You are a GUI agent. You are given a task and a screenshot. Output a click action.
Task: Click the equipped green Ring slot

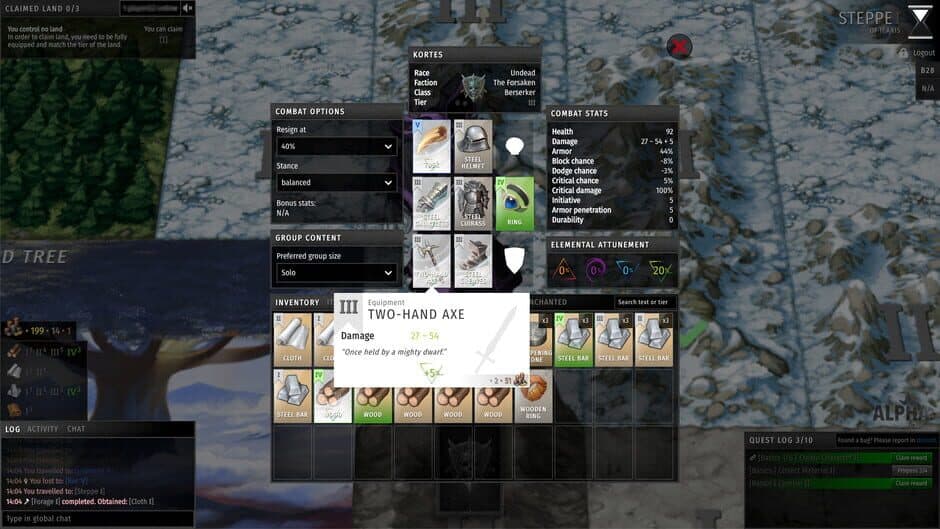(514, 204)
